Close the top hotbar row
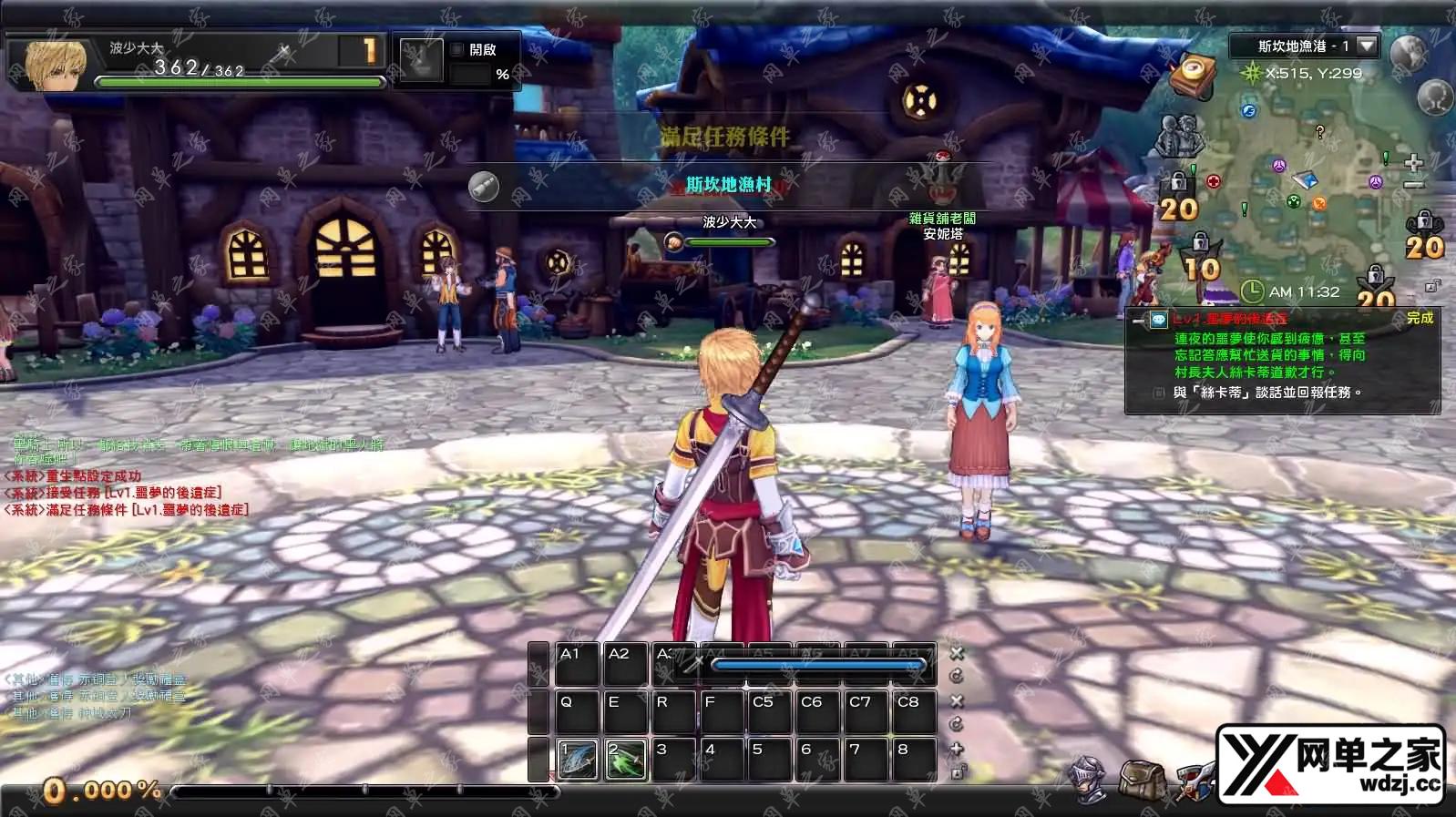This screenshot has height=817, width=1456. pyautogui.click(x=957, y=653)
